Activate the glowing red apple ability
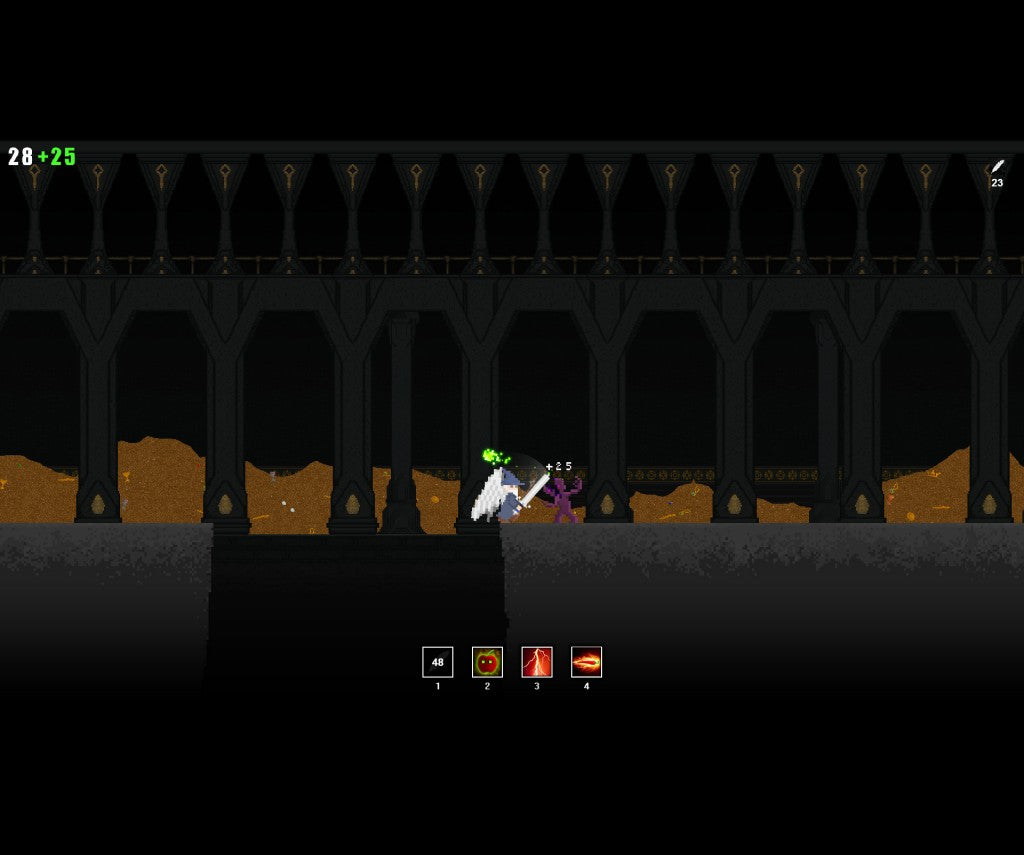The image size is (1024, 855). click(x=487, y=662)
